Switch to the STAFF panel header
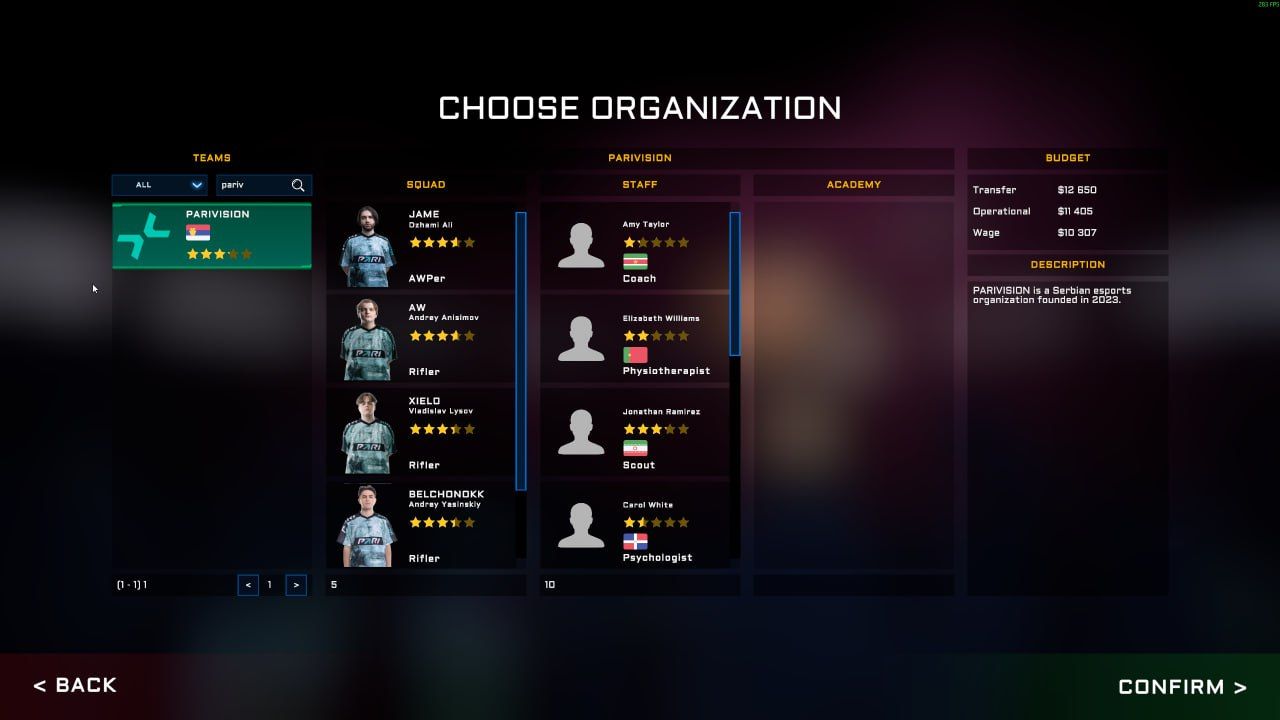Screen dimensions: 1280x720 click(x=640, y=184)
